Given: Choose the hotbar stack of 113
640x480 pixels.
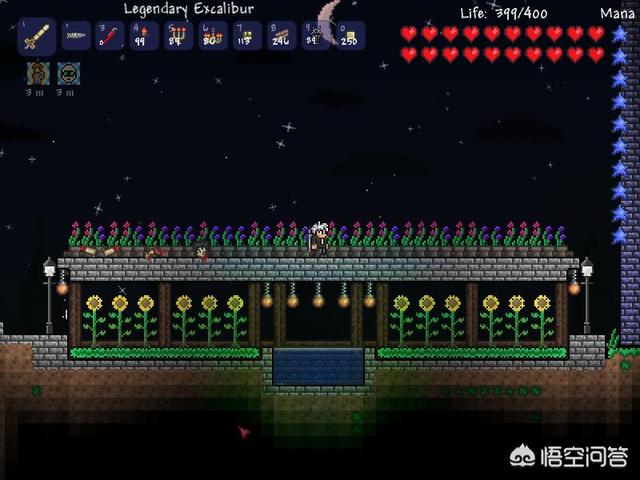Looking at the screenshot, I should point(247,36).
